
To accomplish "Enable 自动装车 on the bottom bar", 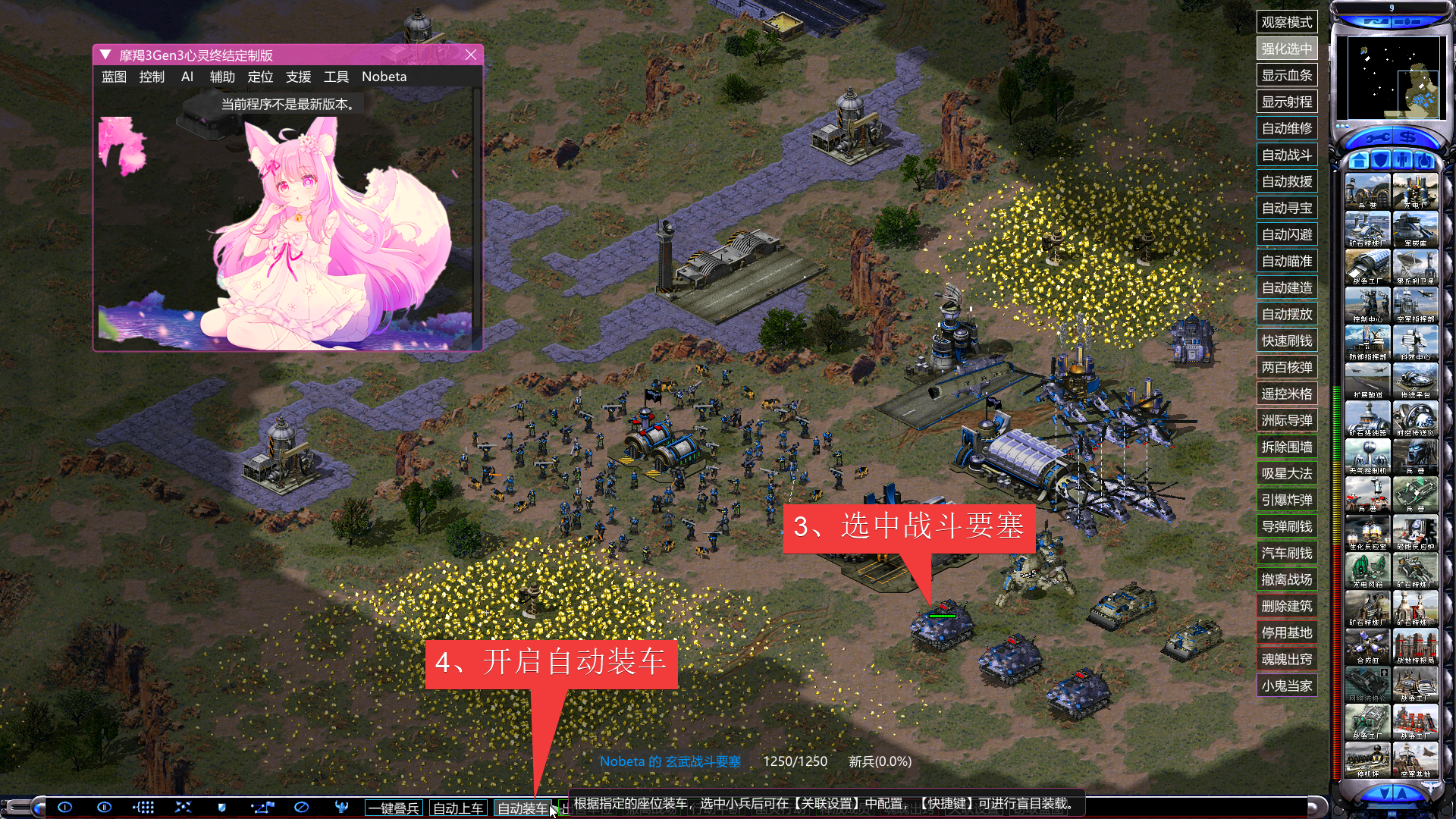I will [522, 808].
